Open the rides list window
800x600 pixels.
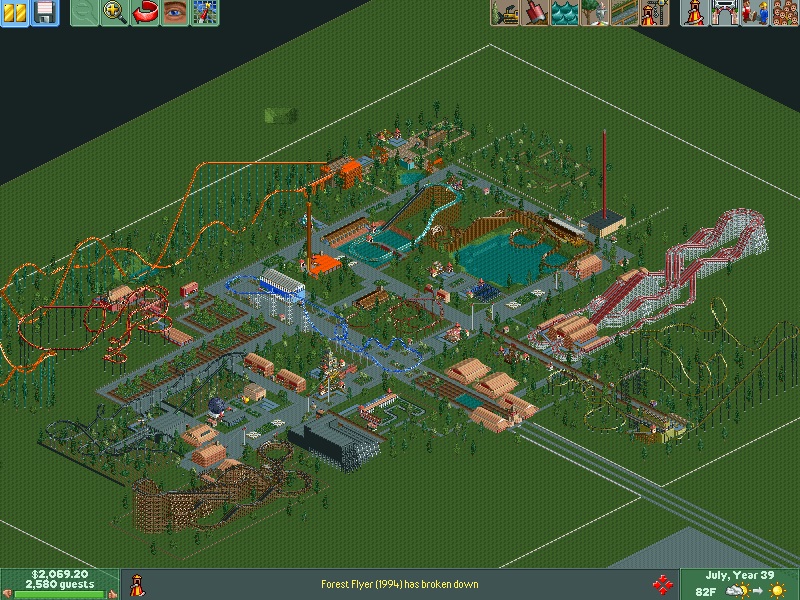[693, 13]
